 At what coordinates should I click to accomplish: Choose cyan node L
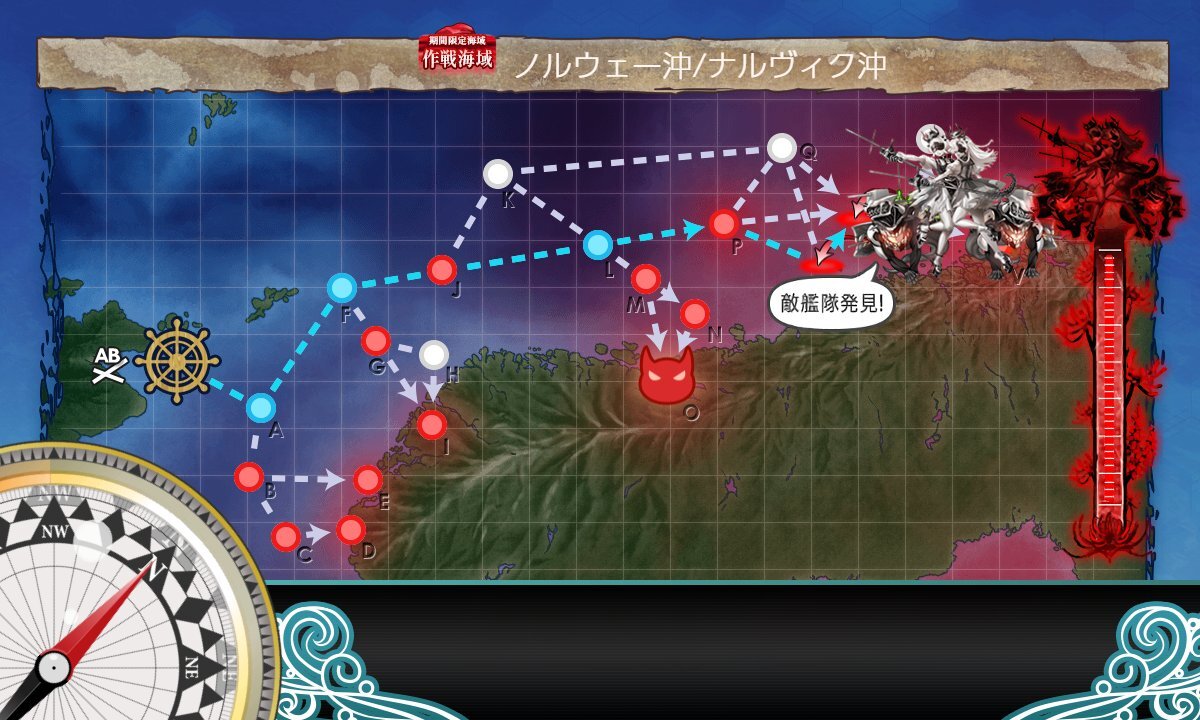coord(597,243)
